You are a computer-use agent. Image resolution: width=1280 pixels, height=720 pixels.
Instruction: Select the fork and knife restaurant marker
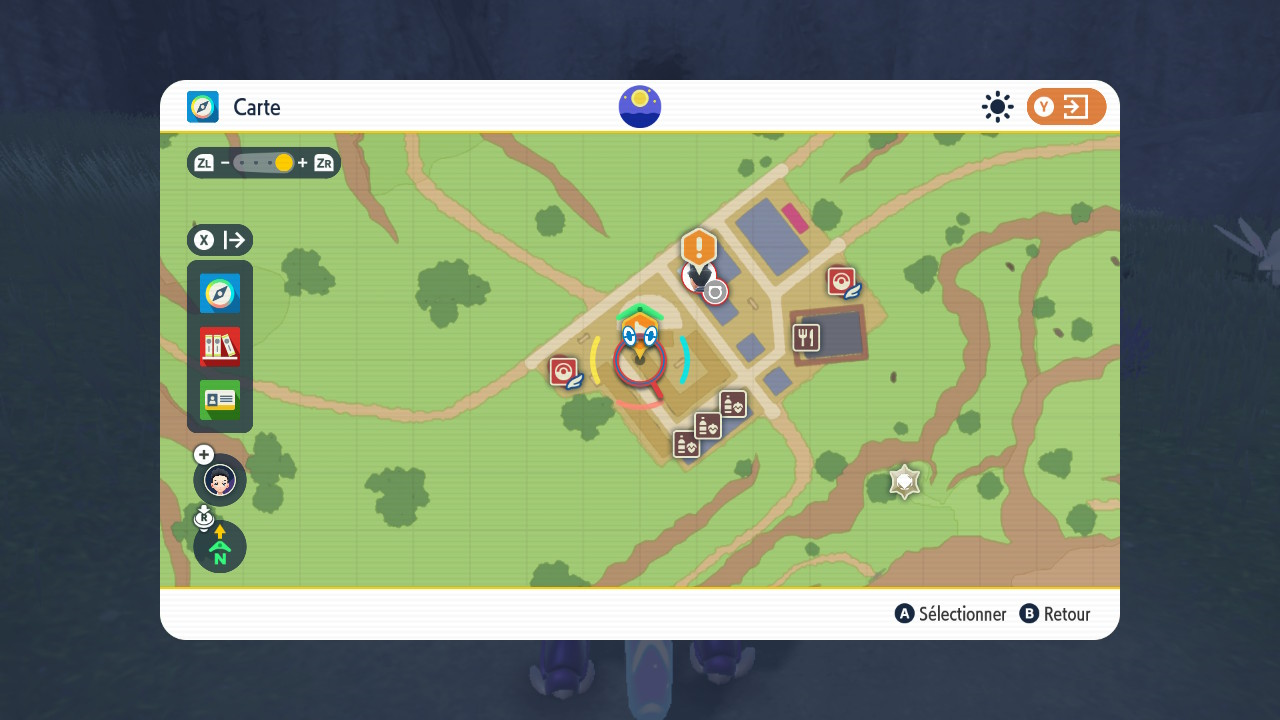tap(807, 338)
